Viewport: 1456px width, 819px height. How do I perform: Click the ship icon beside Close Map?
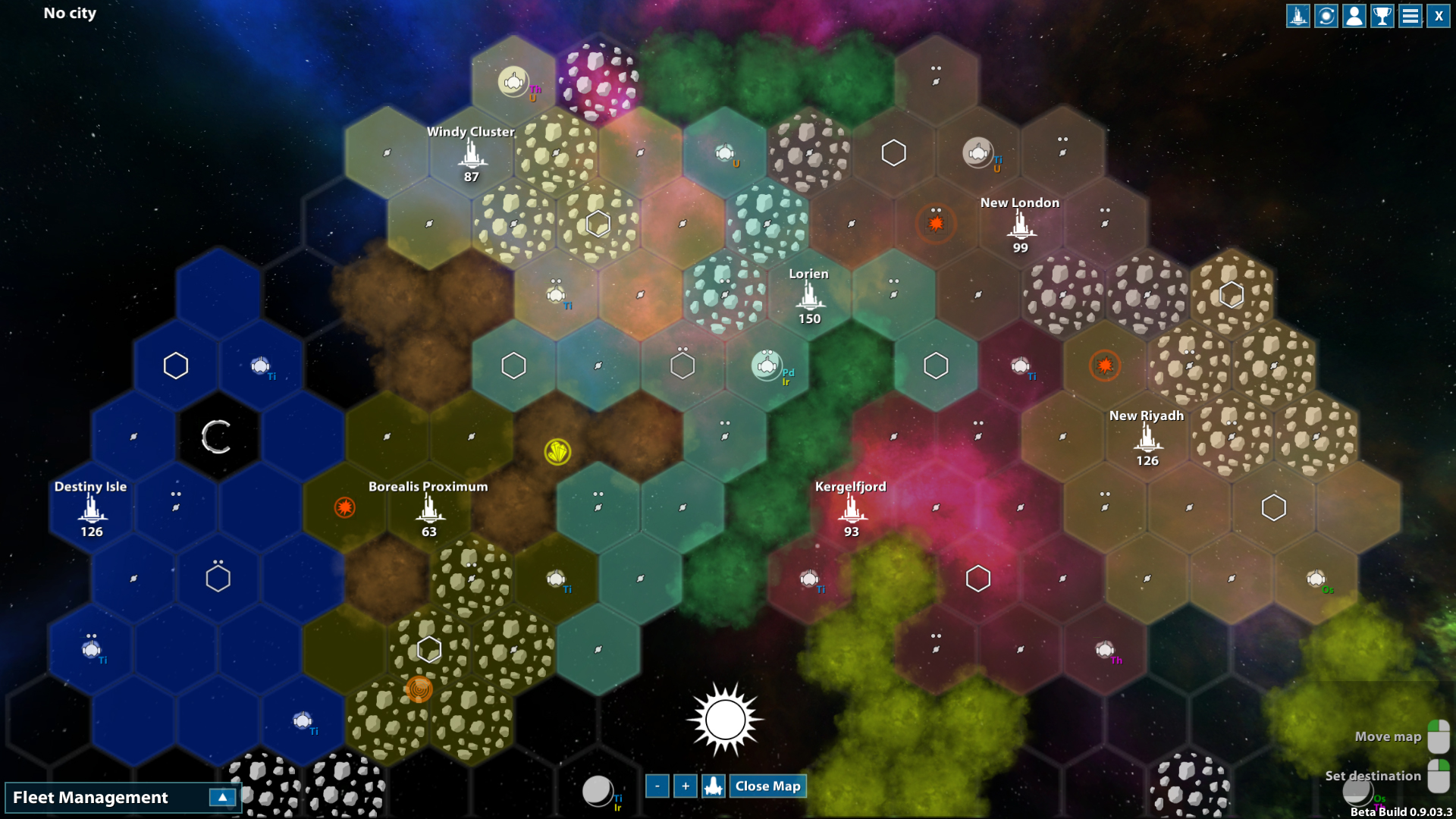click(712, 786)
